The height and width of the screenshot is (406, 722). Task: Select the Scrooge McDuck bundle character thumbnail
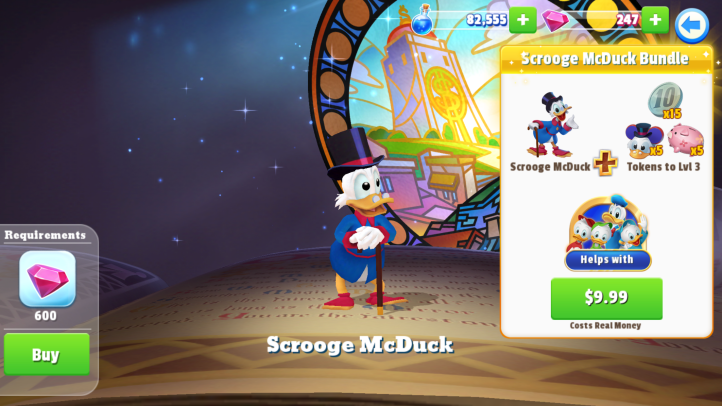point(551,125)
